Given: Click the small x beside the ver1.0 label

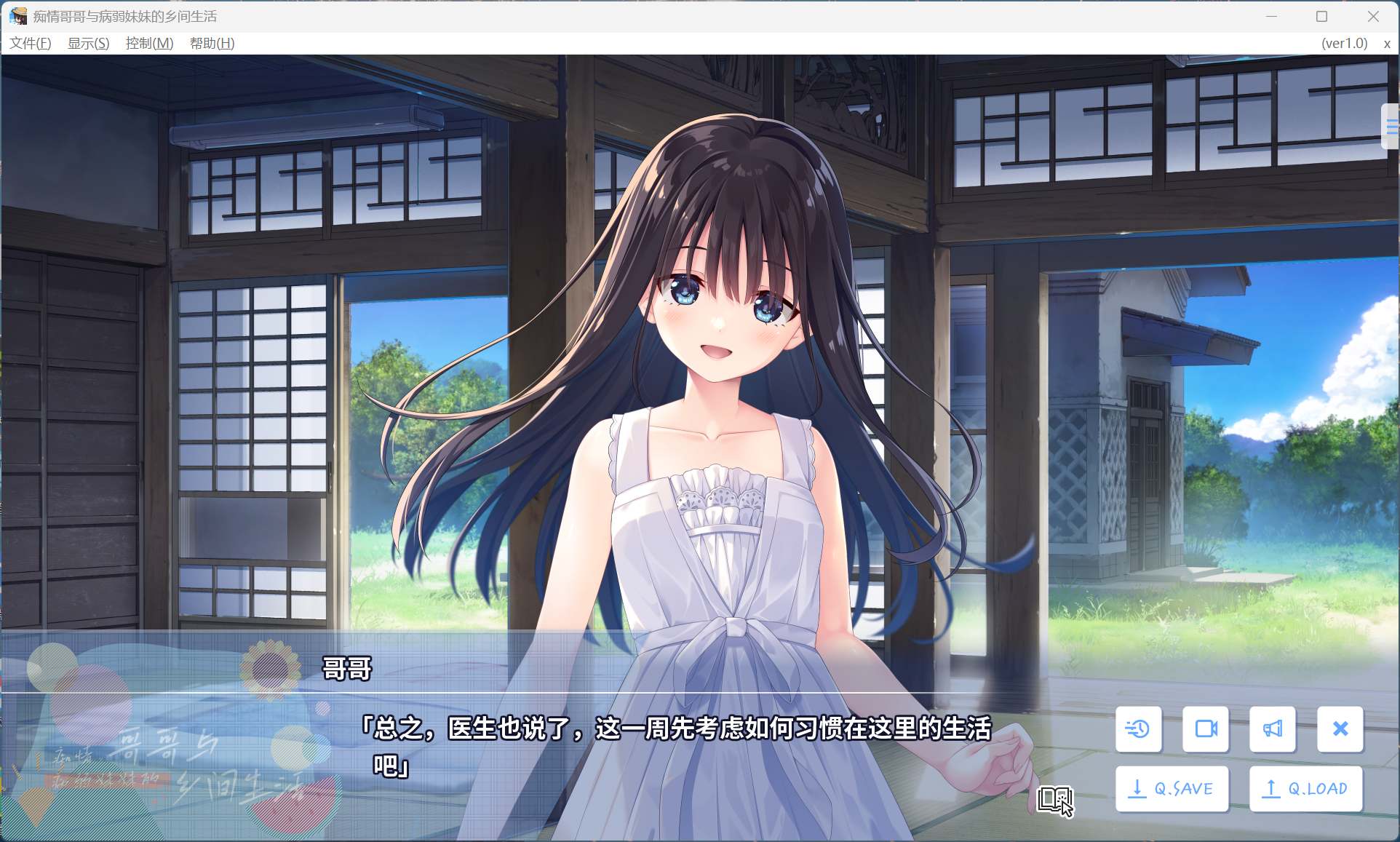Looking at the screenshot, I should click(1385, 44).
